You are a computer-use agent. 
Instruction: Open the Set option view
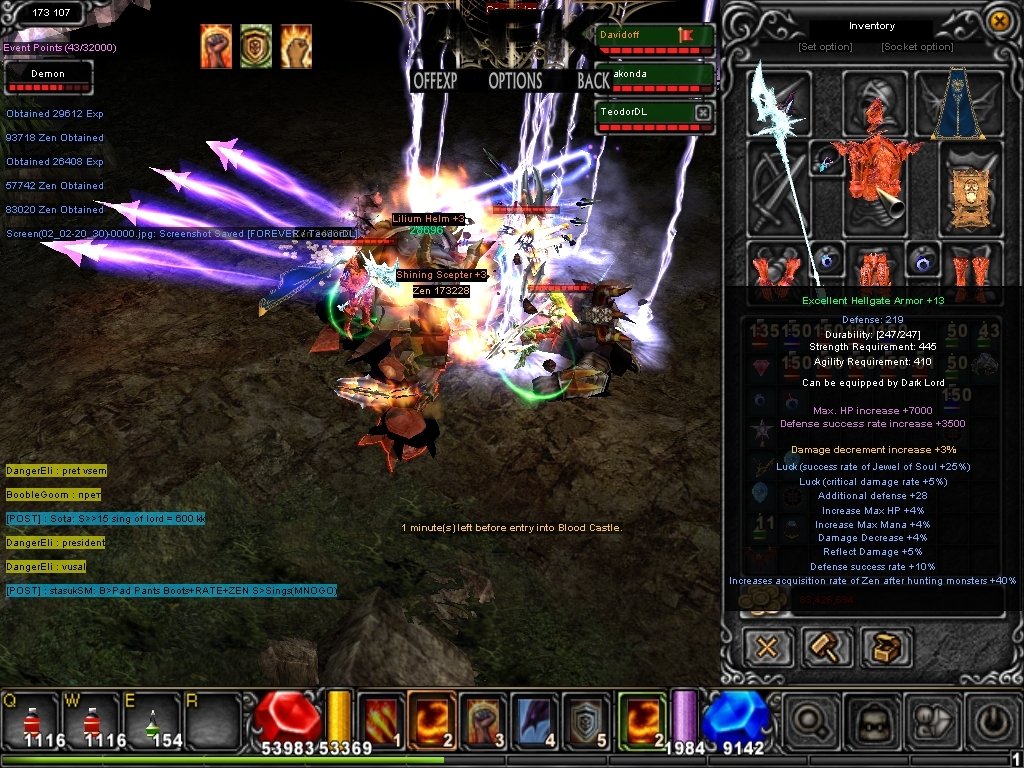pos(825,47)
